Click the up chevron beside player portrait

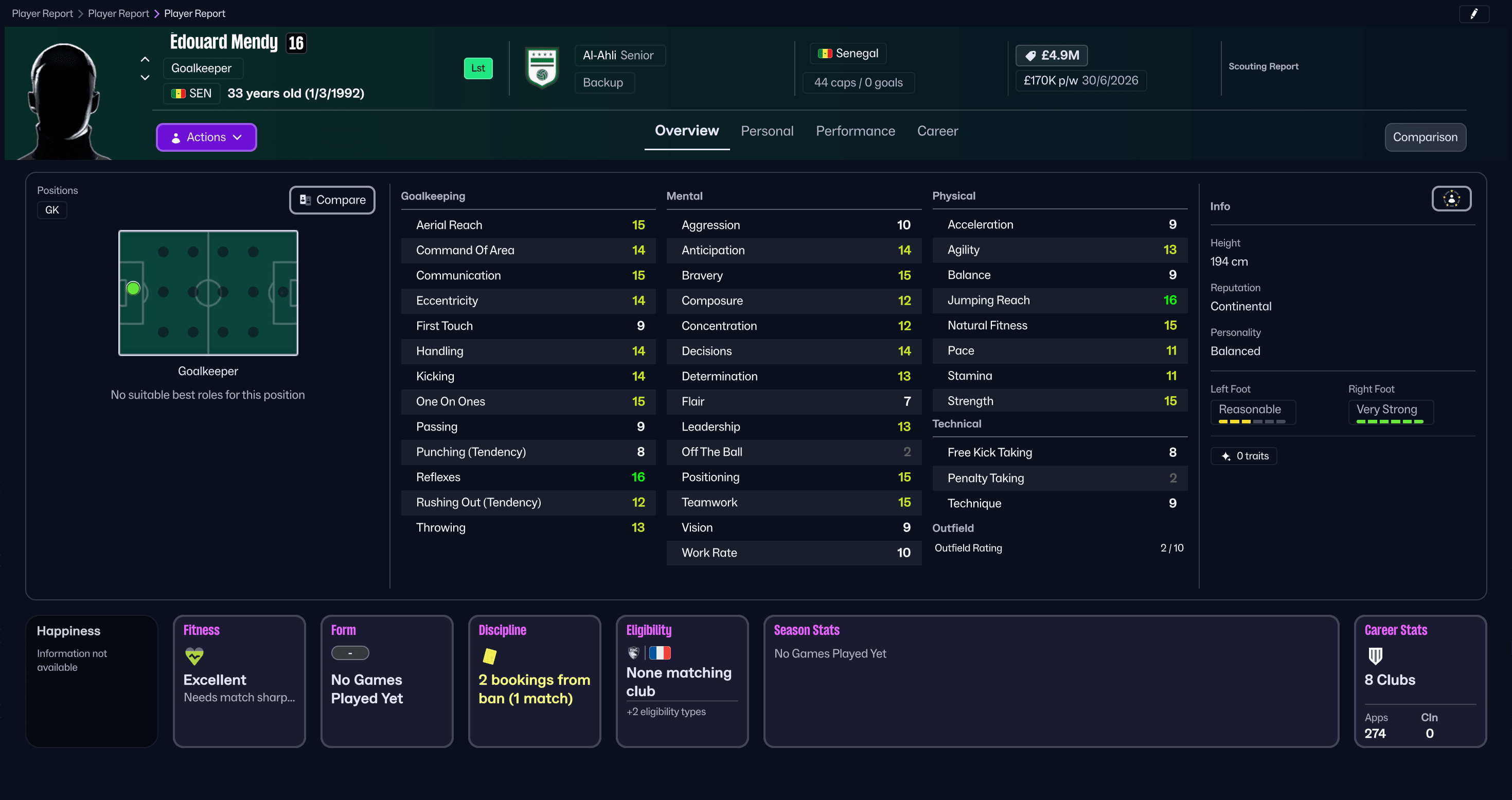(145, 59)
